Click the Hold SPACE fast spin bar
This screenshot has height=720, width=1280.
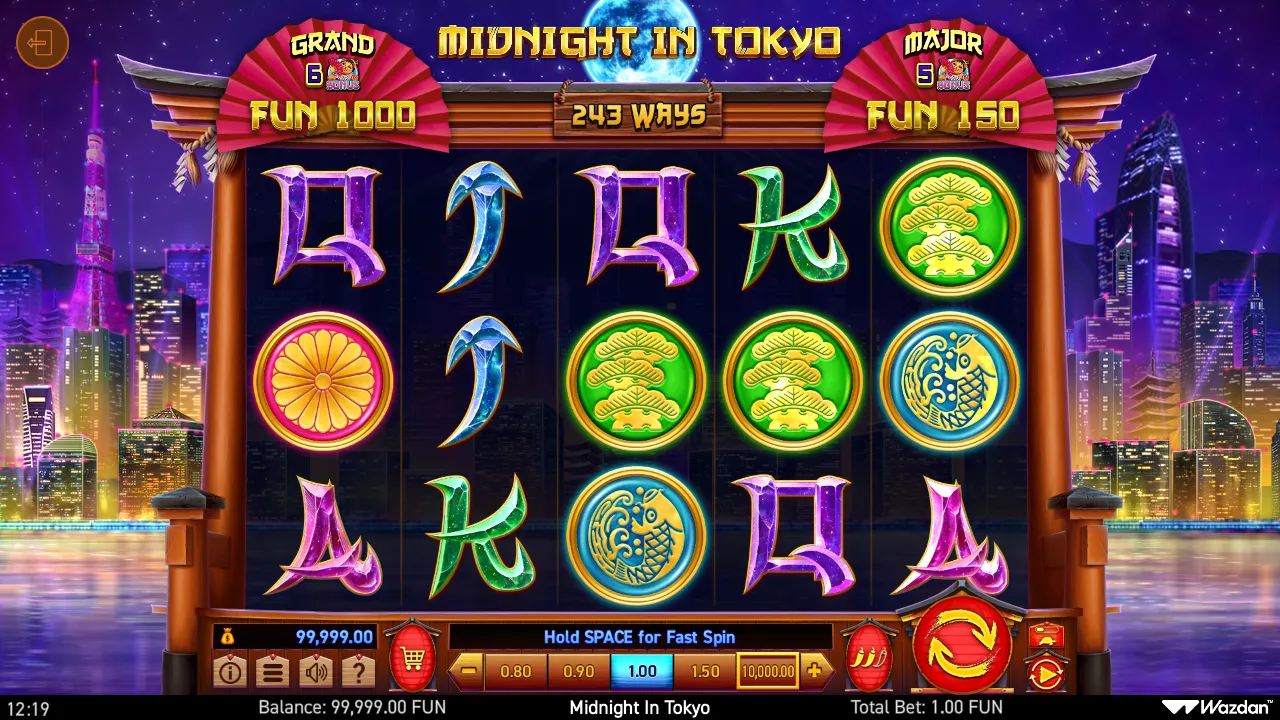click(x=641, y=636)
